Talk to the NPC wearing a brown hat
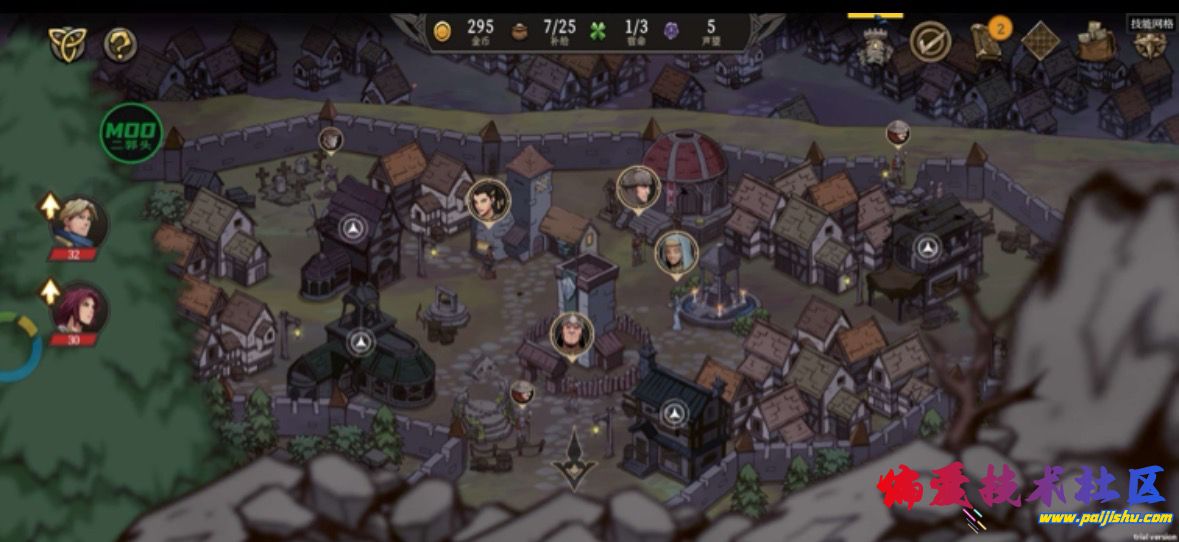Image resolution: width=1179 pixels, height=542 pixels. click(637, 187)
